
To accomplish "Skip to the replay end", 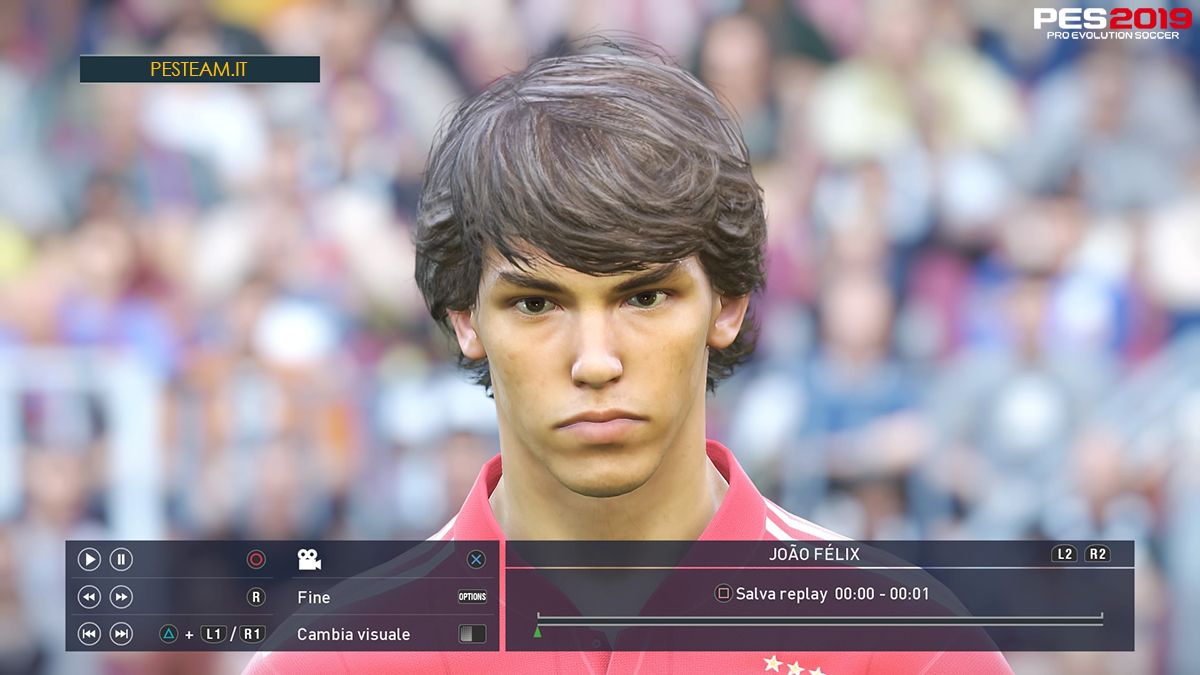I will [x=121, y=634].
